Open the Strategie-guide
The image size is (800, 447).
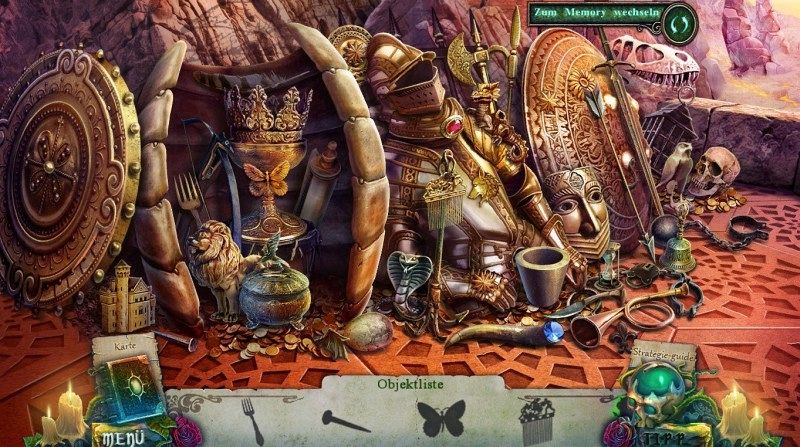click(x=661, y=353)
